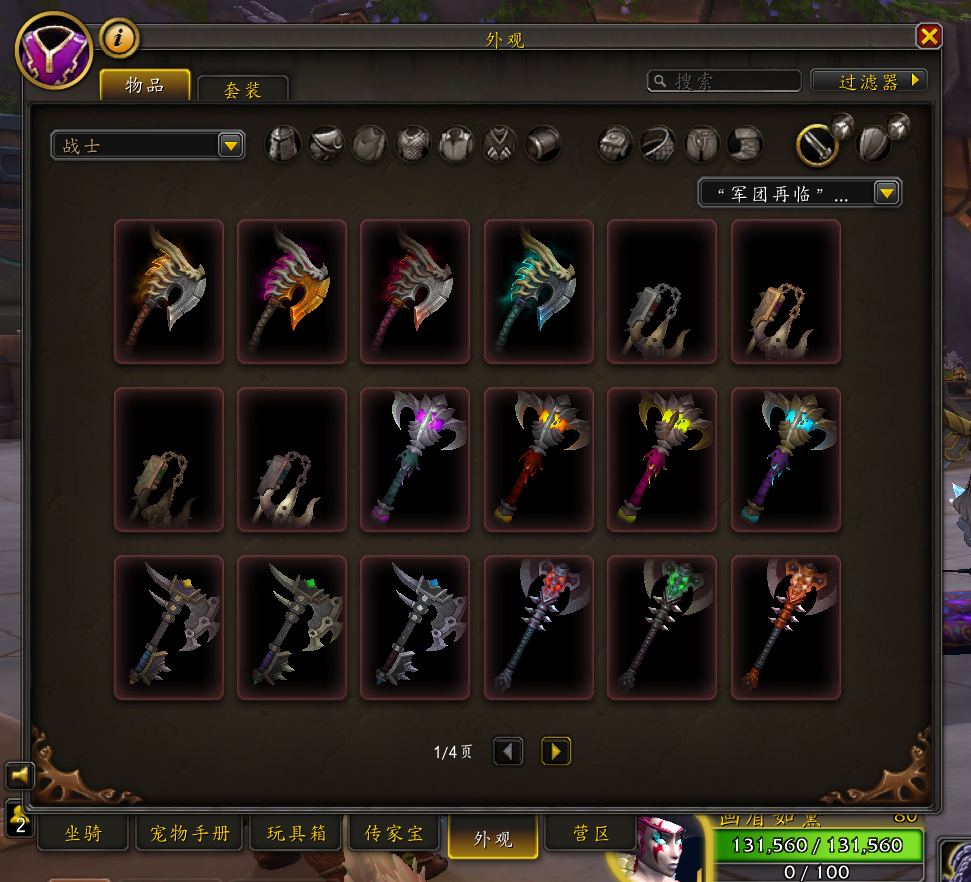This screenshot has width=971, height=882.
Task: Go to the next appearance page
Action: tap(556, 751)
